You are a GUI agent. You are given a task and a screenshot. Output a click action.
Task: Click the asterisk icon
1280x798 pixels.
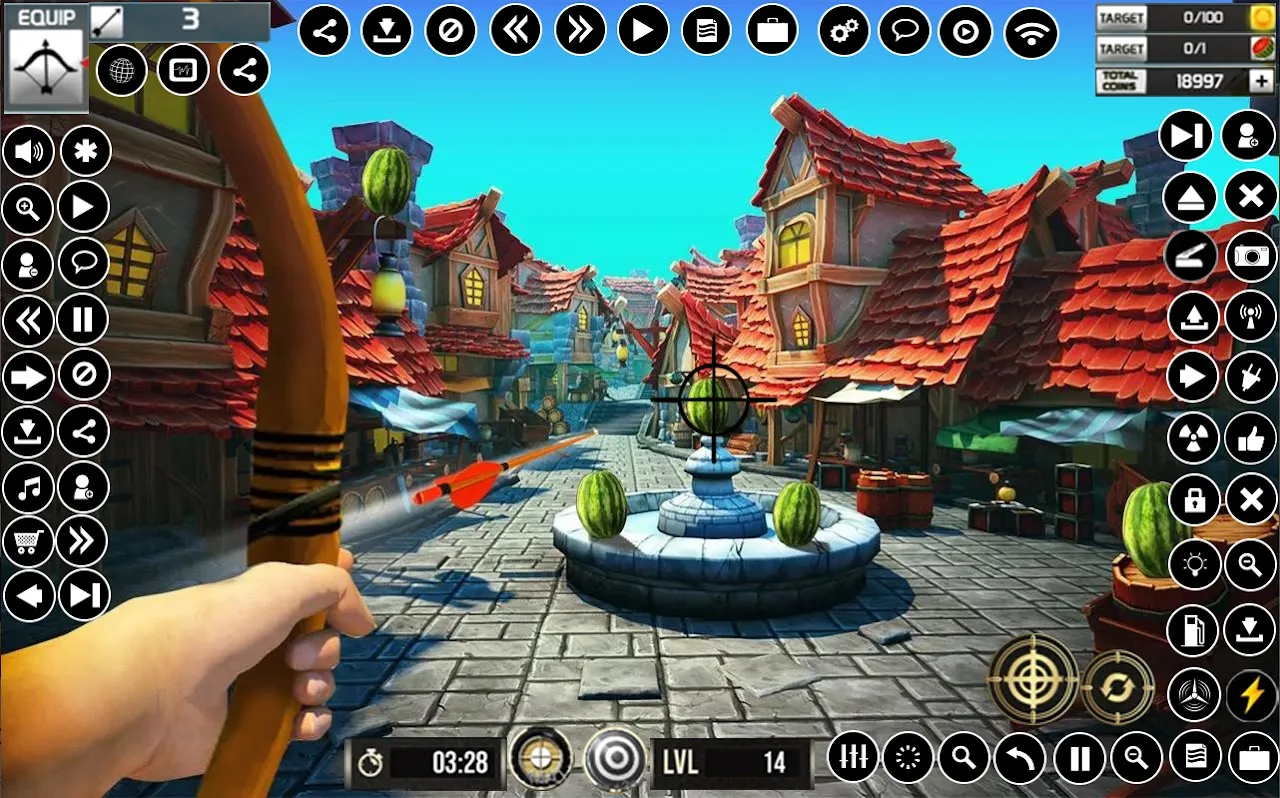tap(86, 152)
